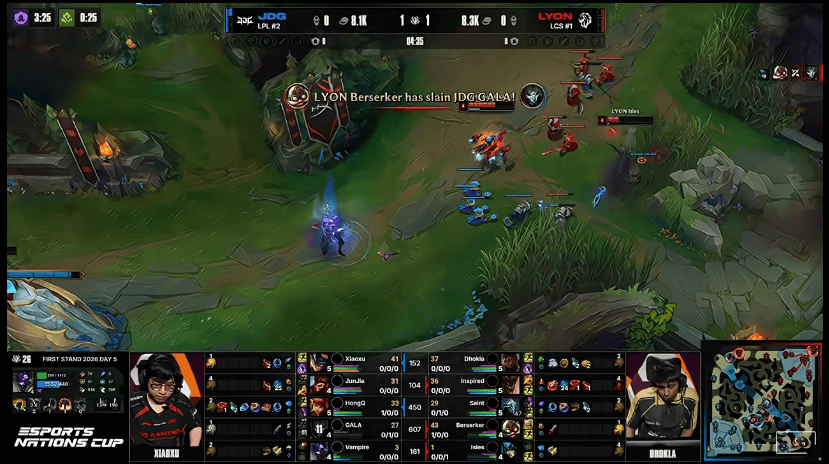Select Berserker's scoreboard row

[477, 428]
